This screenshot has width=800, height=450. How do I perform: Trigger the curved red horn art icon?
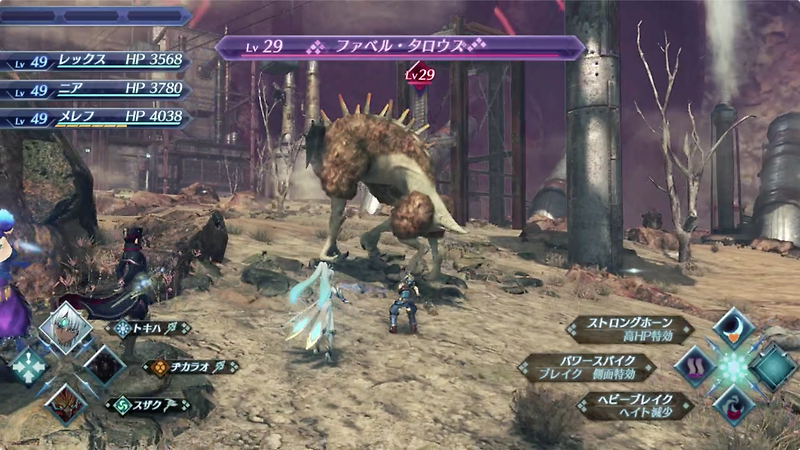click(x=733, y=405)
